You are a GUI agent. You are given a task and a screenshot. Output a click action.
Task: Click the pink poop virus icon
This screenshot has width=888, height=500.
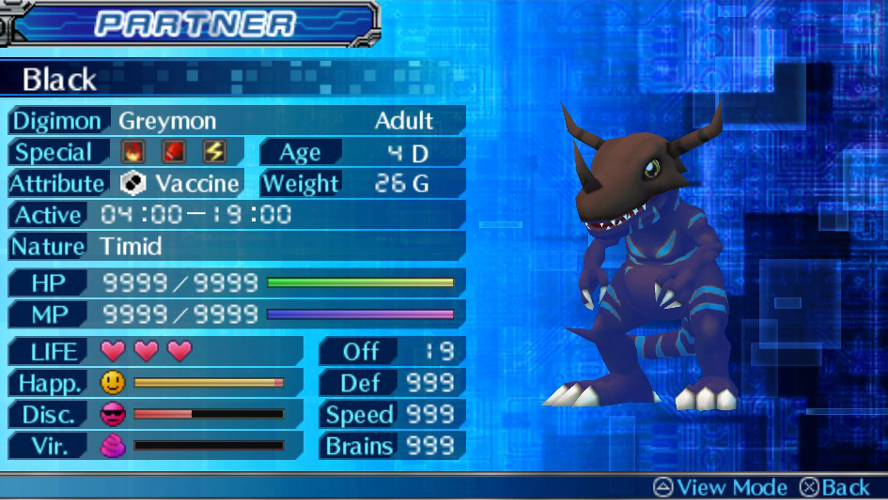click(x=113, y=446)
